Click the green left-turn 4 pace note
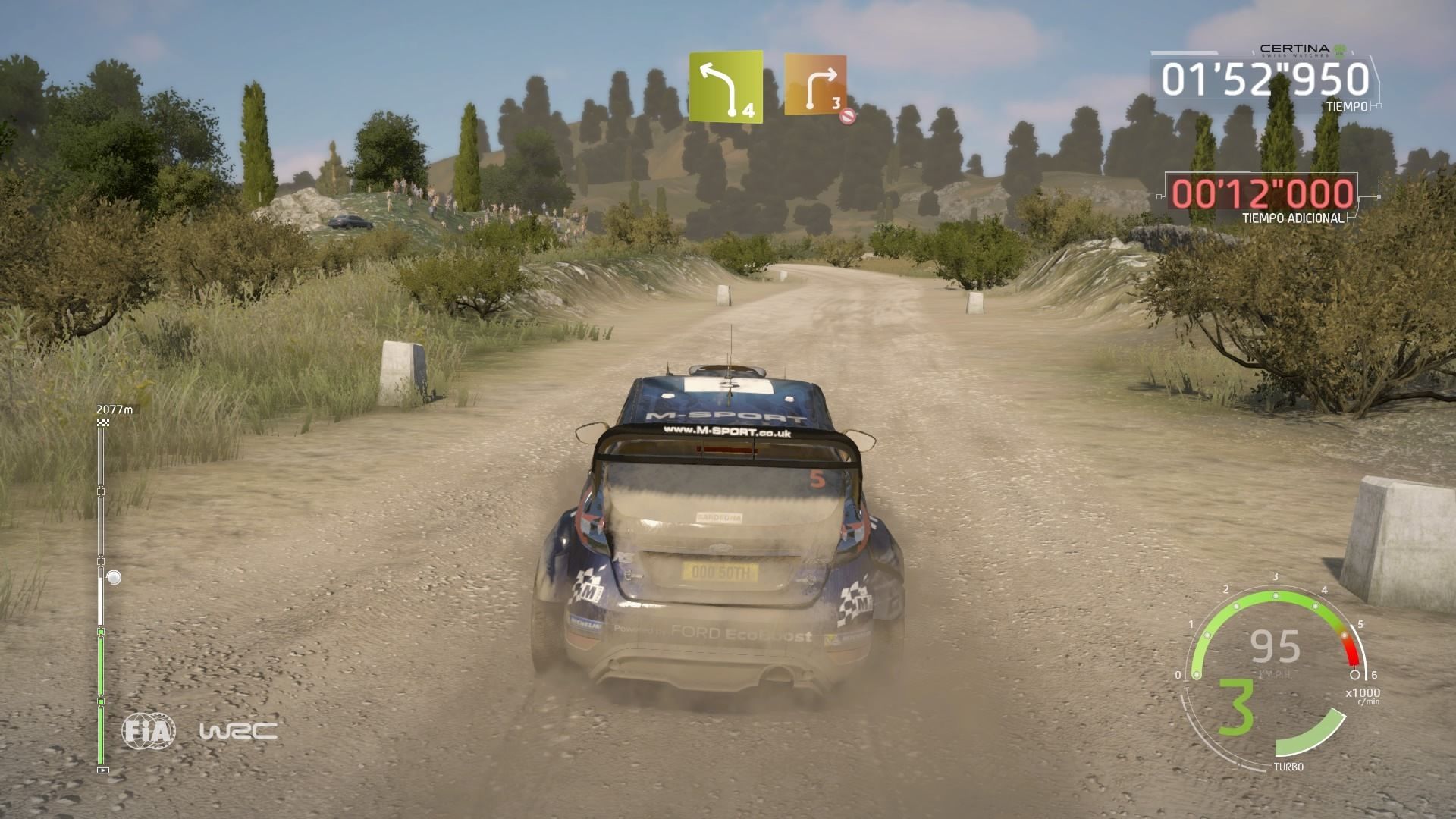The width and height of the screenshot is (1456, 819). point(725,87)
